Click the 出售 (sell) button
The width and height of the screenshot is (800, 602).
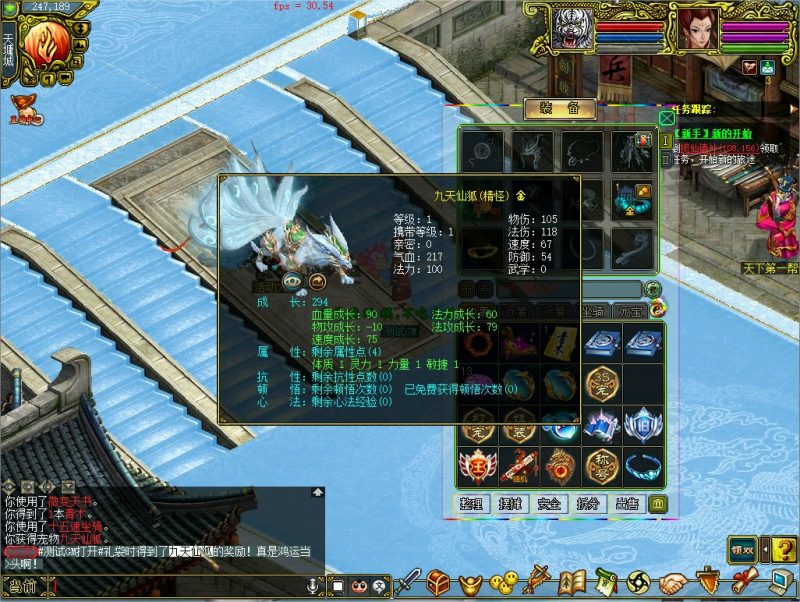click(x=627, y=503)
